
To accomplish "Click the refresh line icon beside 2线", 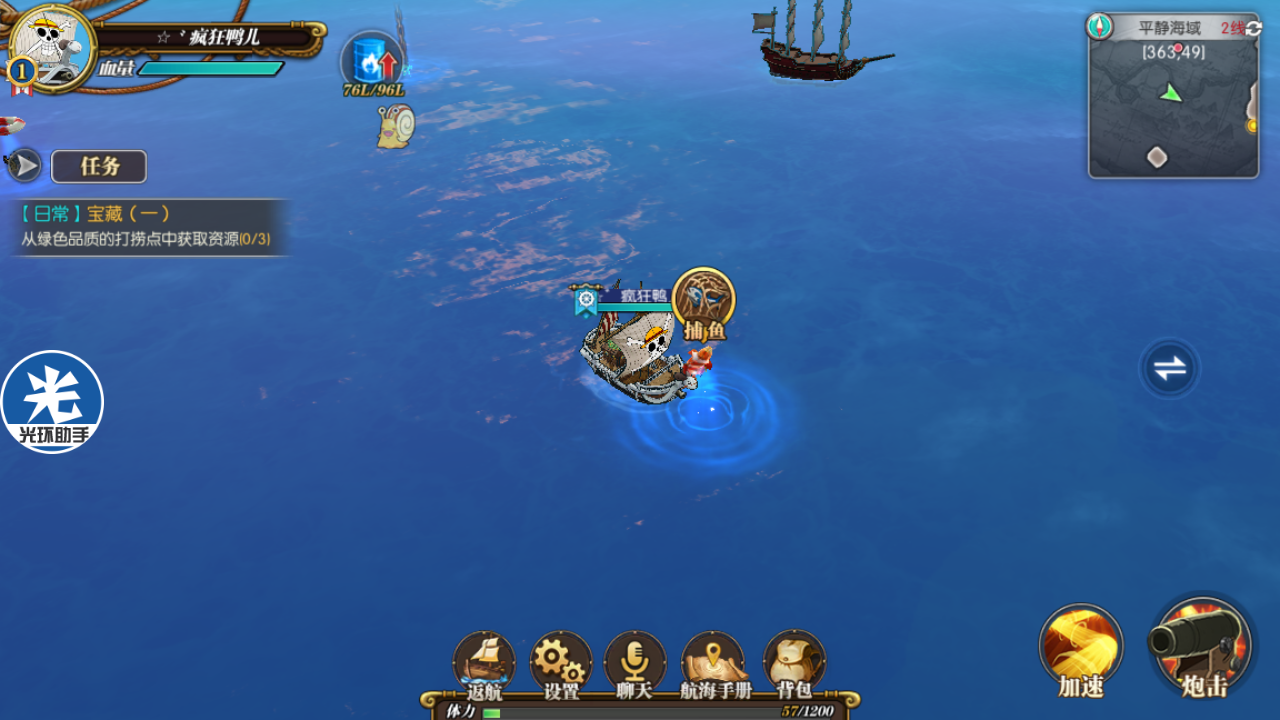I will [1253, 28].
